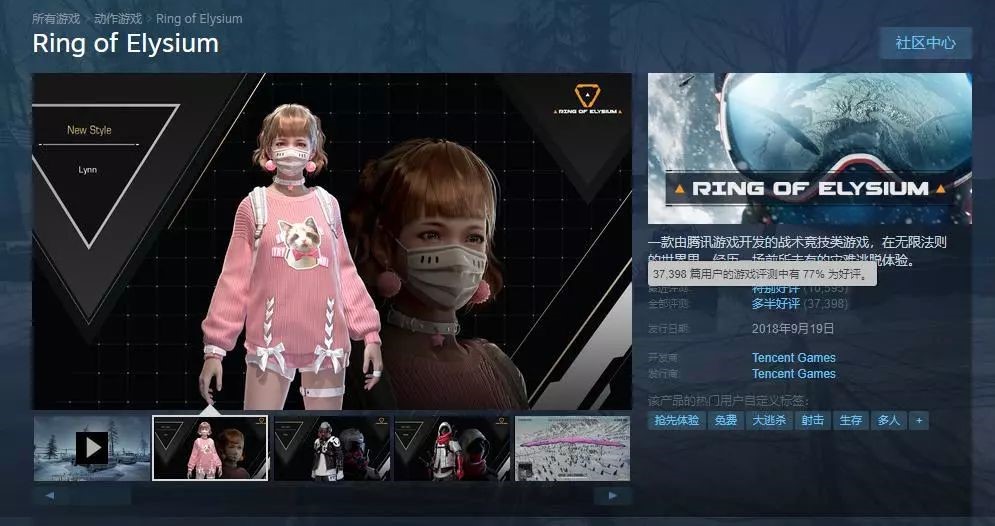Select the snowy map screenshot thumbnail
Viewport: 995px width, 526px height.
572,447
